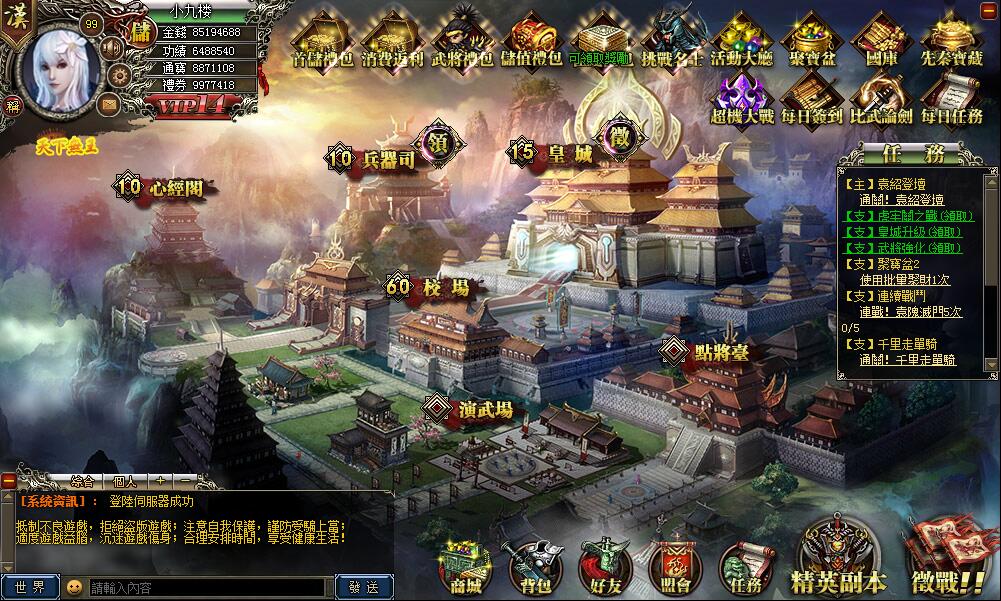Focus the chat message input field
This screenshot has height=601, width=1001.
(x=207, y=587)
